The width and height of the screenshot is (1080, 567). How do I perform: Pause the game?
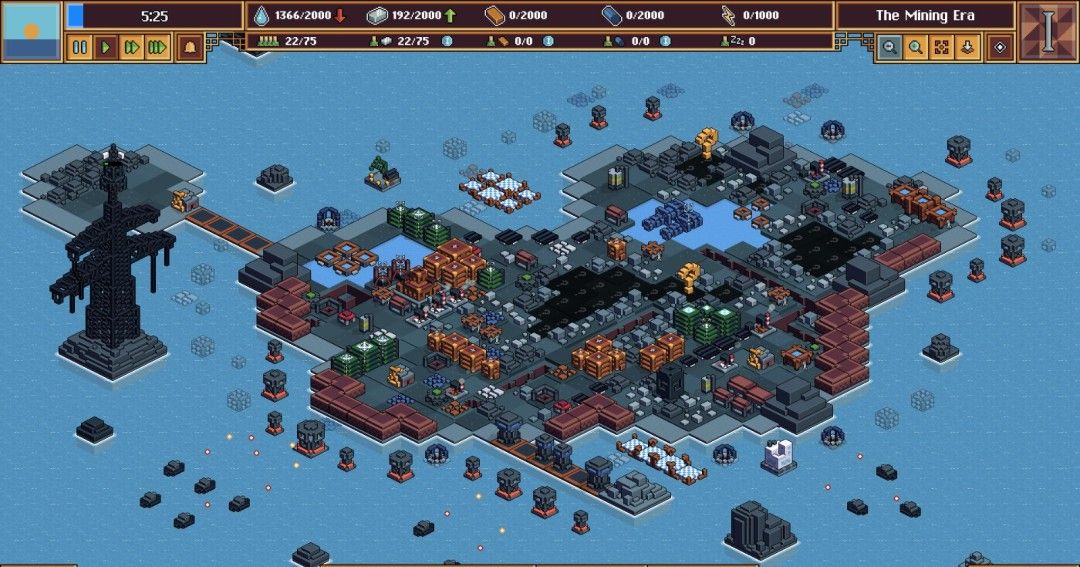tap(80, 47)
